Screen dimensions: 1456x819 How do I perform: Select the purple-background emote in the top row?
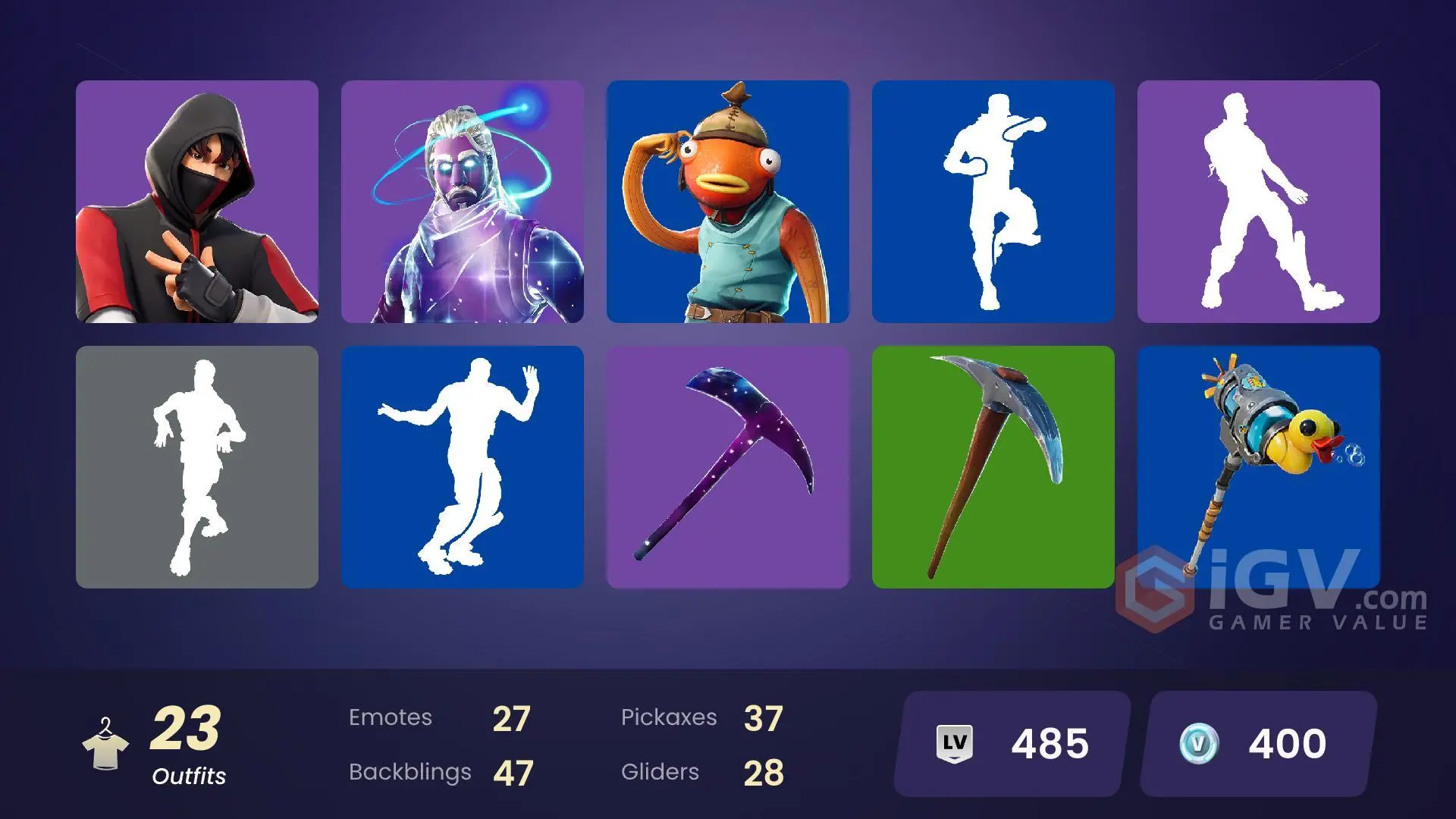pos(1258,201)
